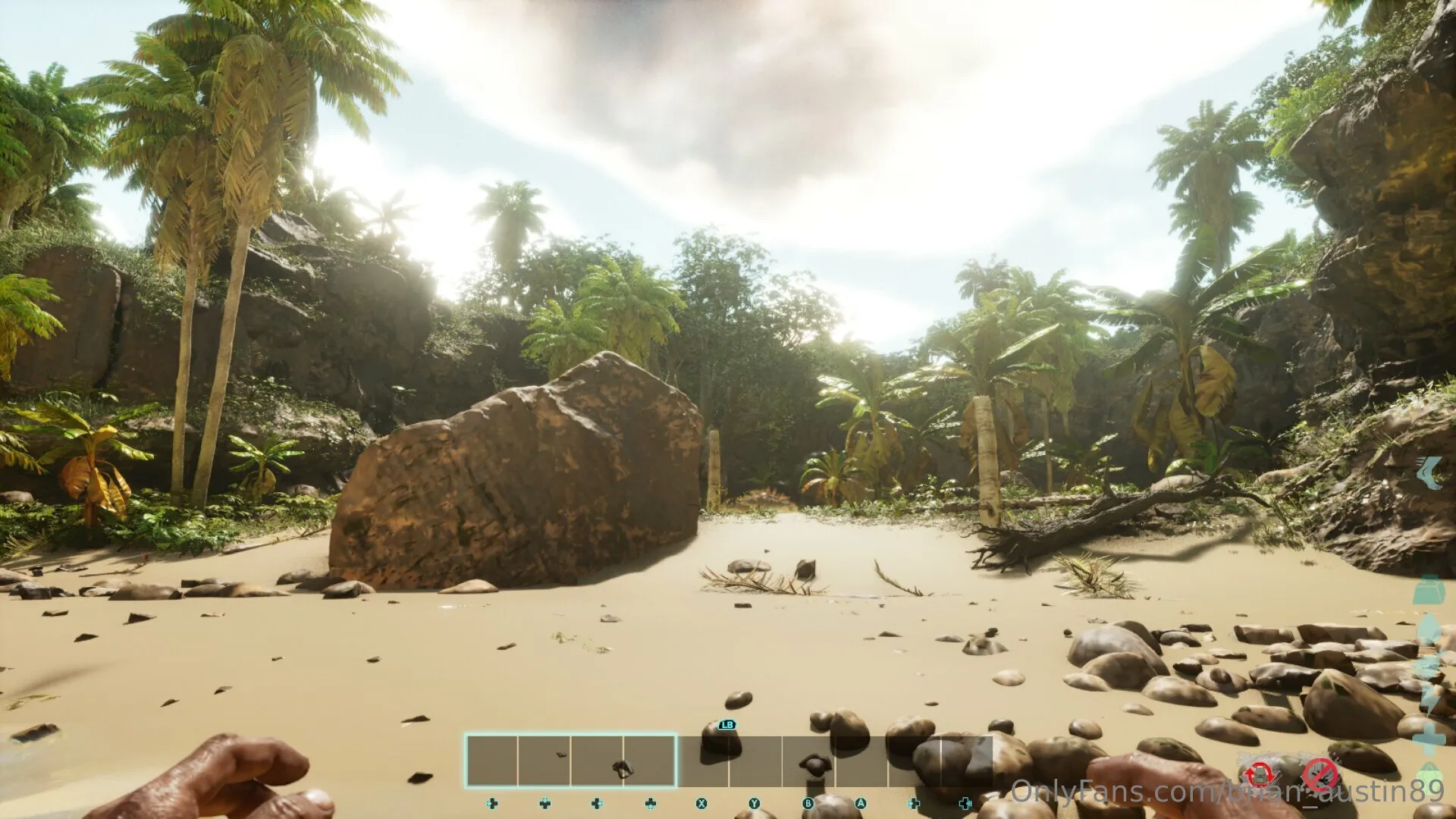Click the red prohibited-circle status icon
1456x819 pixels.
(1319, 775)
